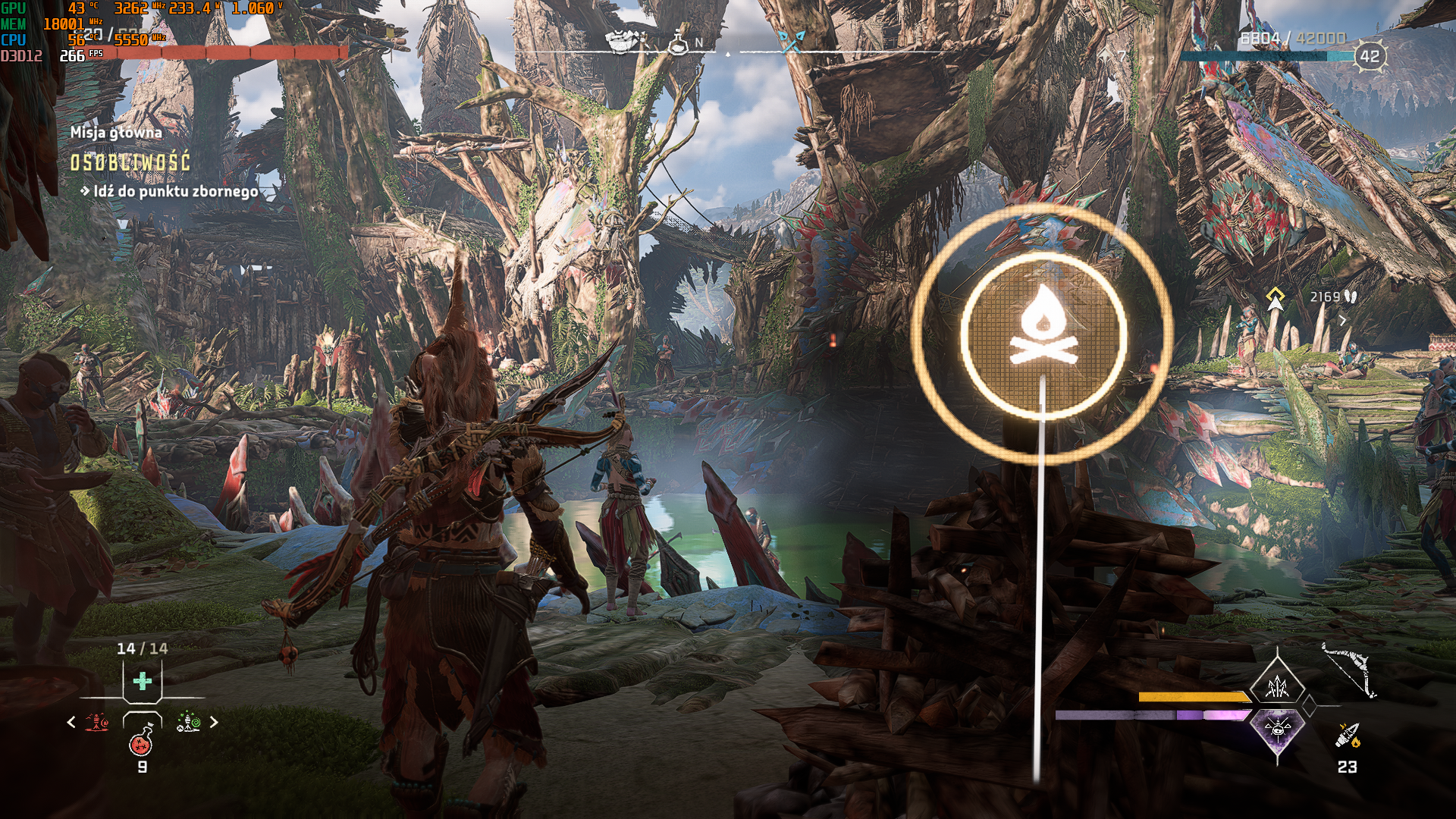The width and height of the screenshot is (1456, 819).
Task: Cycle tools with the right arrow
Action: point(214,722)
